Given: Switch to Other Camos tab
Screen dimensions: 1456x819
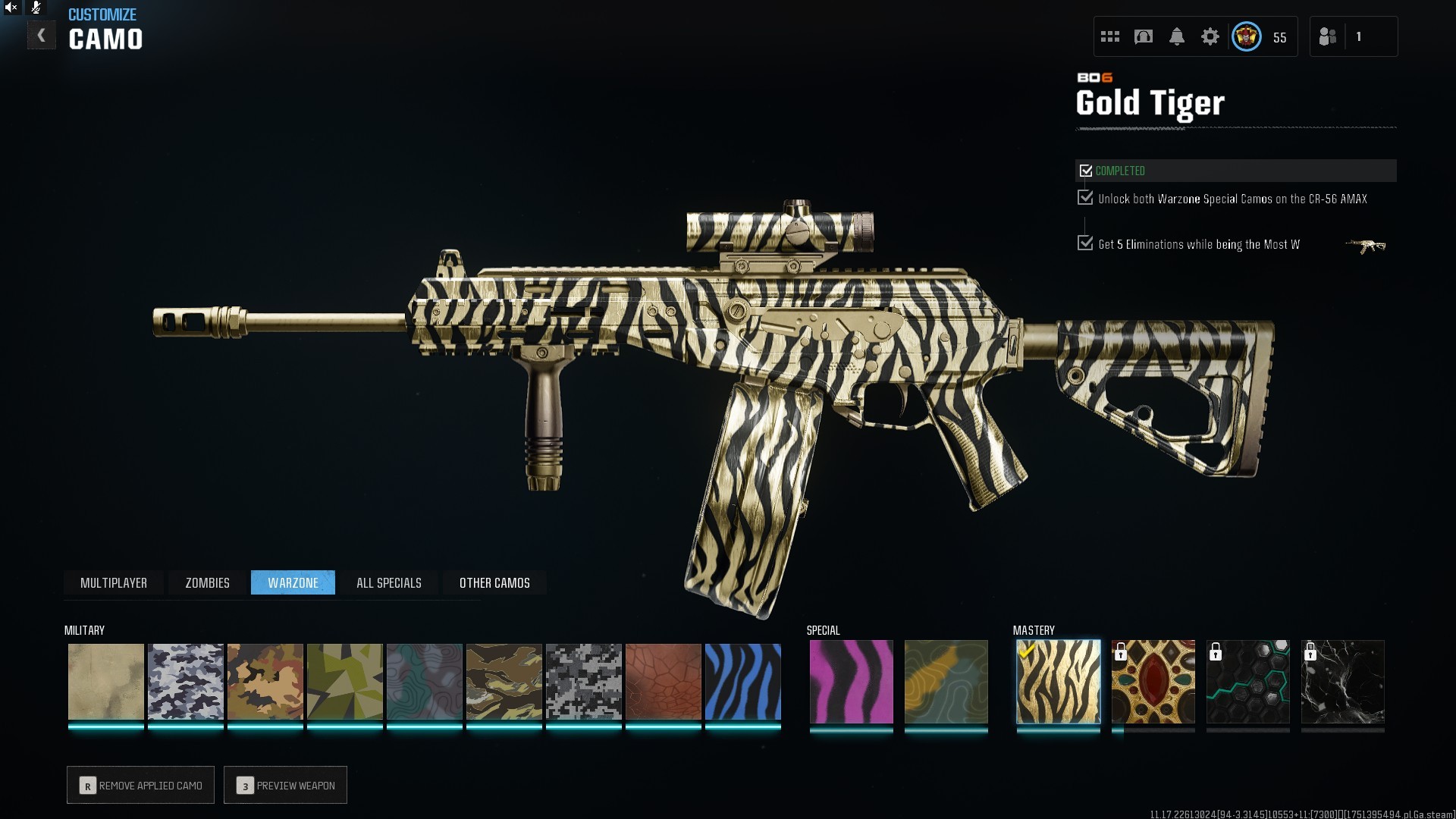Looking at the screenshot, I should (x=494, y=582).
